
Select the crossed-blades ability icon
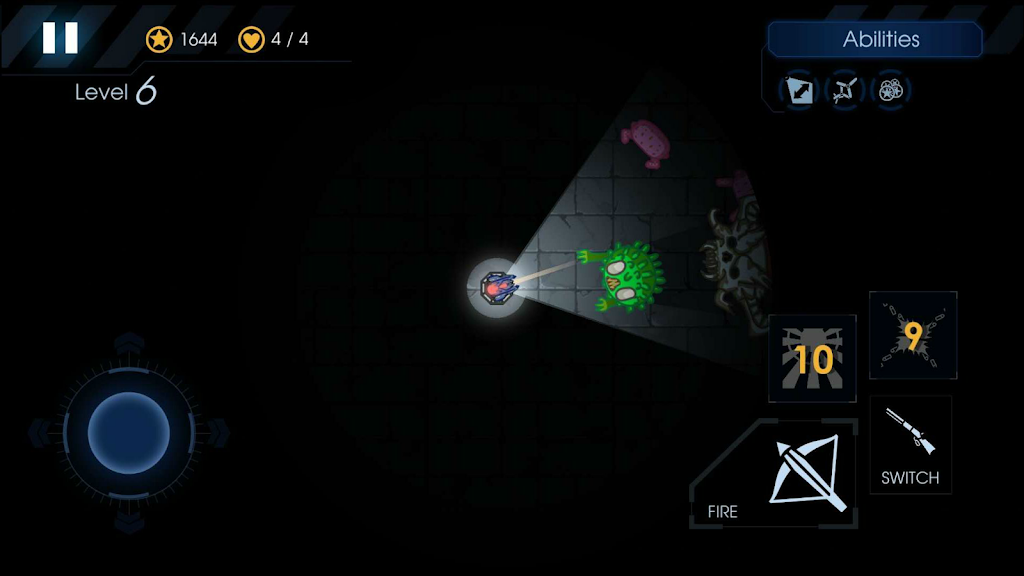tap(843, 91)
